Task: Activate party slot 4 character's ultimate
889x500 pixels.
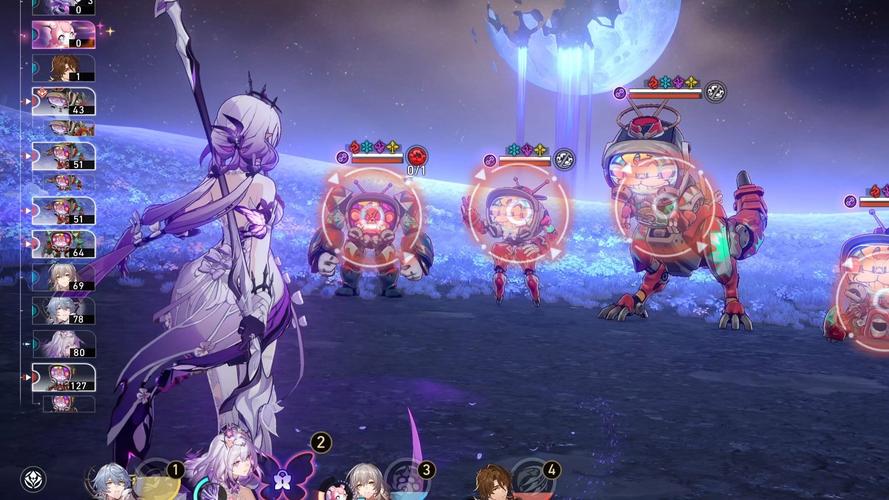Action: tap(531, 481)
